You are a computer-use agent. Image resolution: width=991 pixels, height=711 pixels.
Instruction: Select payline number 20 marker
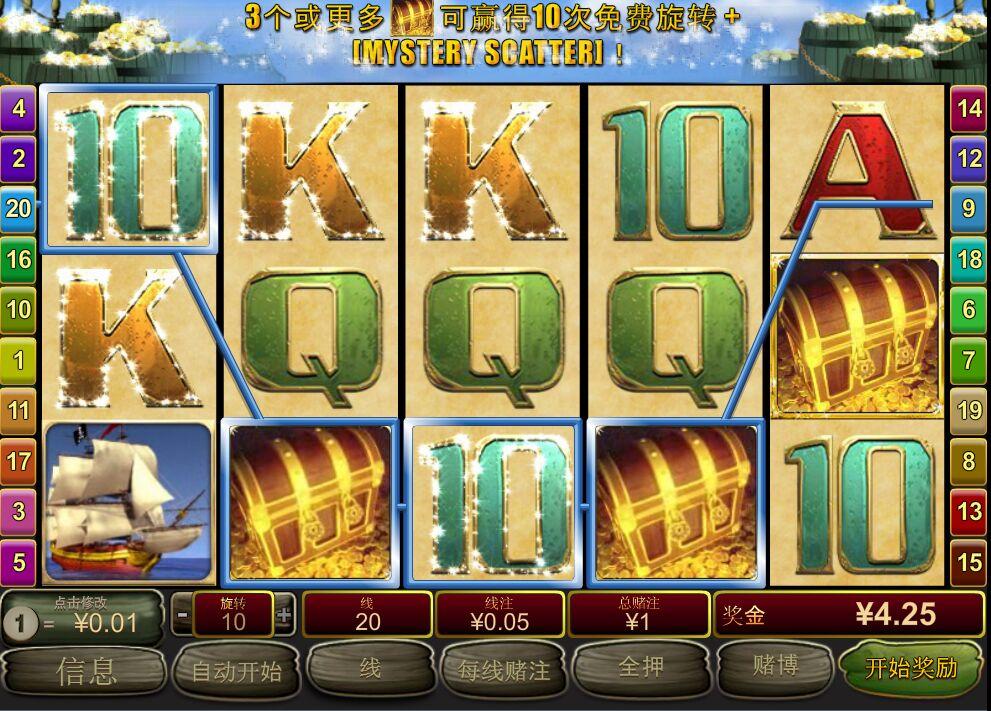tap(18, 208)
